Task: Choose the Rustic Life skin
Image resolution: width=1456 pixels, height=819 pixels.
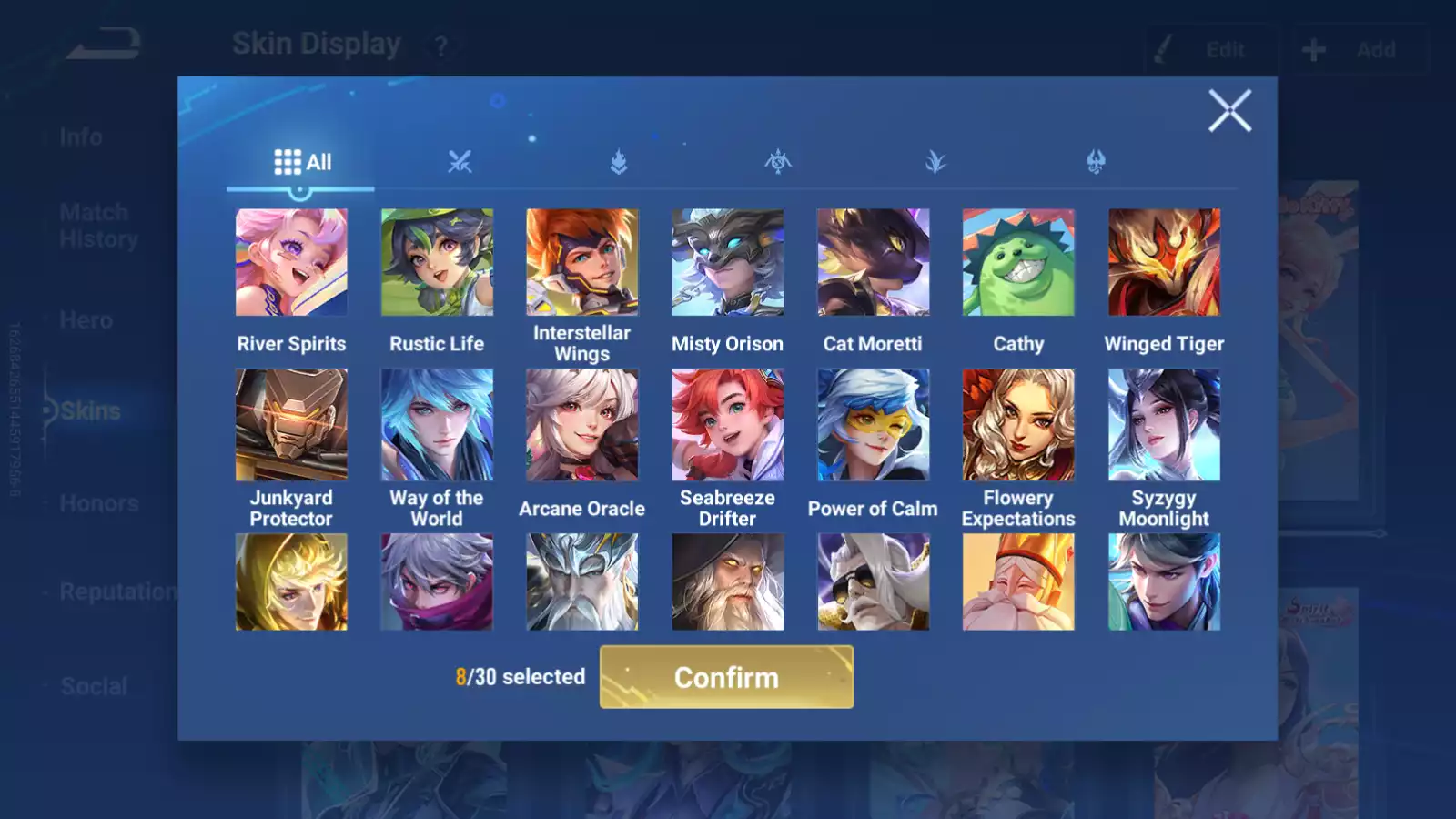Action: pos(437,263)
